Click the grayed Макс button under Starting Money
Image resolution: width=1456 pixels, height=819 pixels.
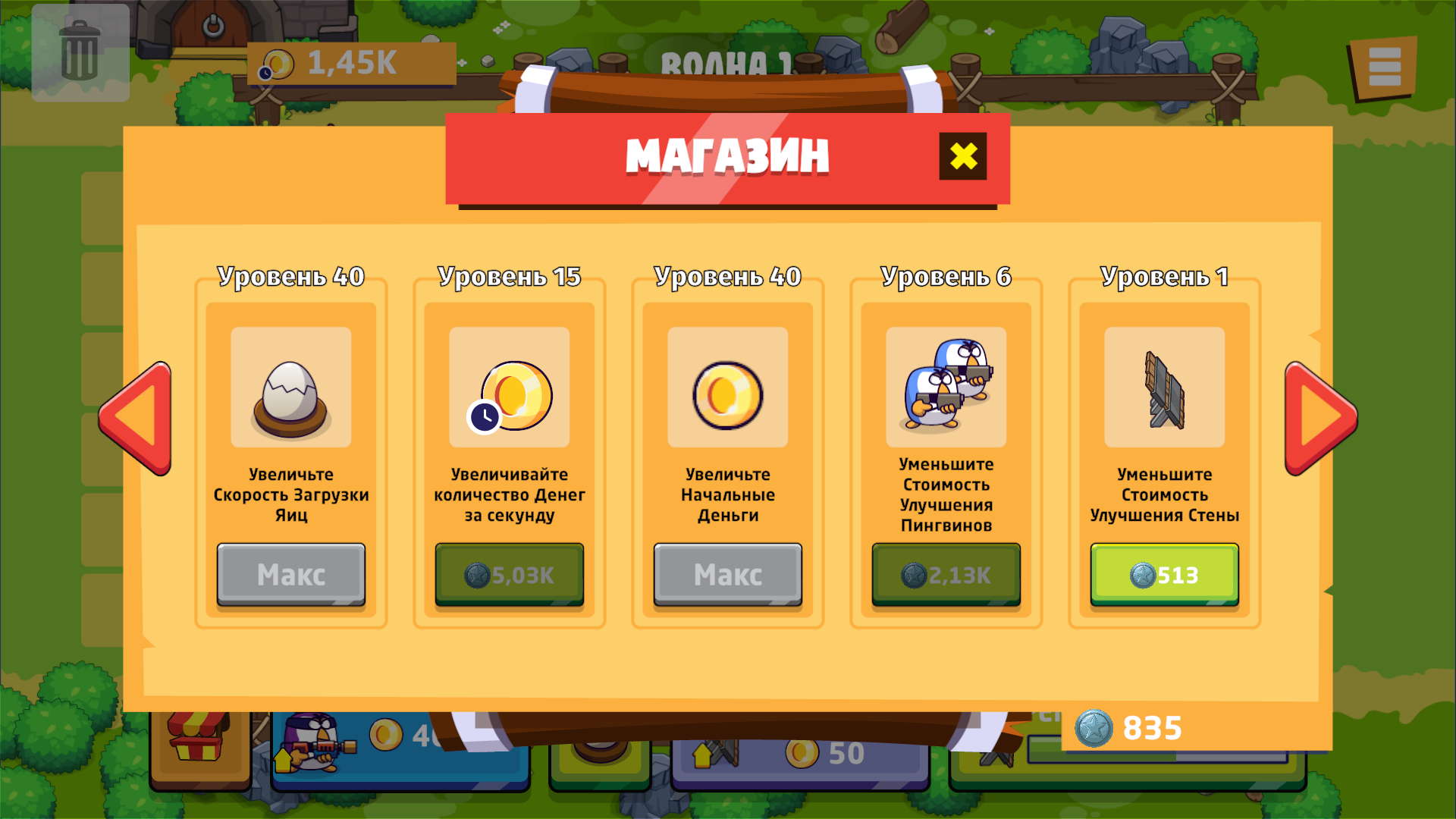tap(727, 574)
